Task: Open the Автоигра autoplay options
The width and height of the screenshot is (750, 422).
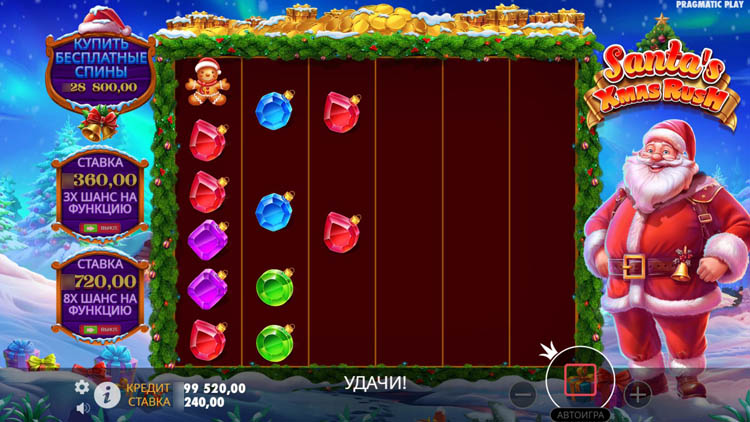Action: 580,414
